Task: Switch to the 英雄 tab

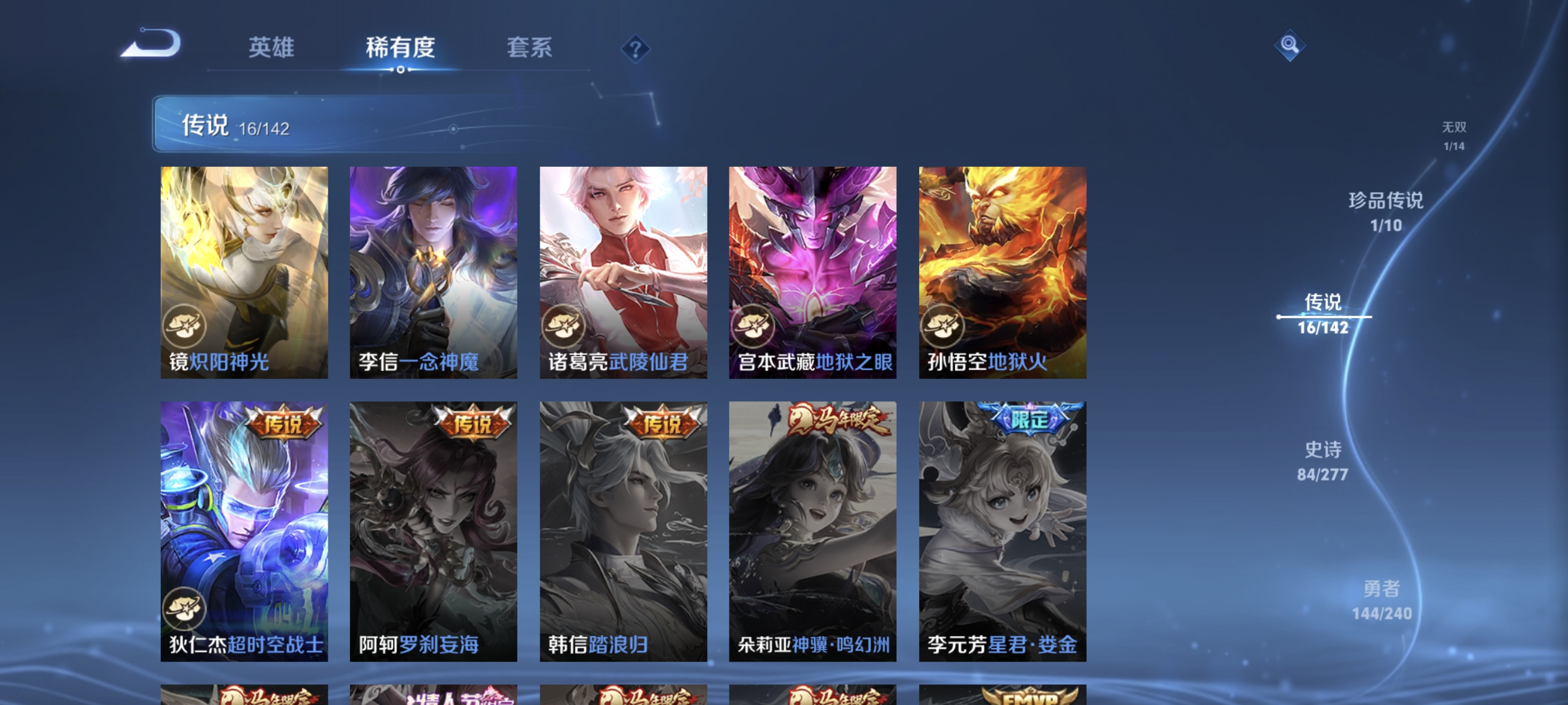Action: [x=271, y=48]
